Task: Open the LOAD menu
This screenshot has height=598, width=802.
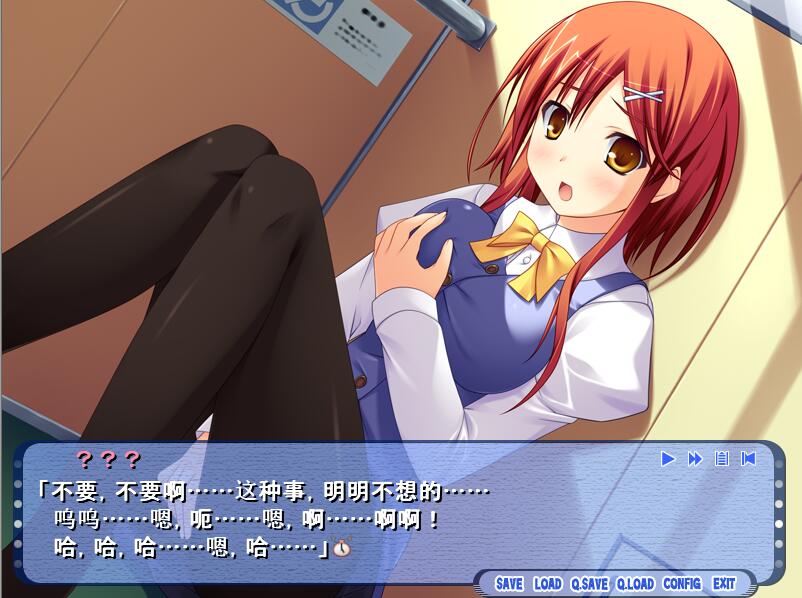Action: point(547,583)
